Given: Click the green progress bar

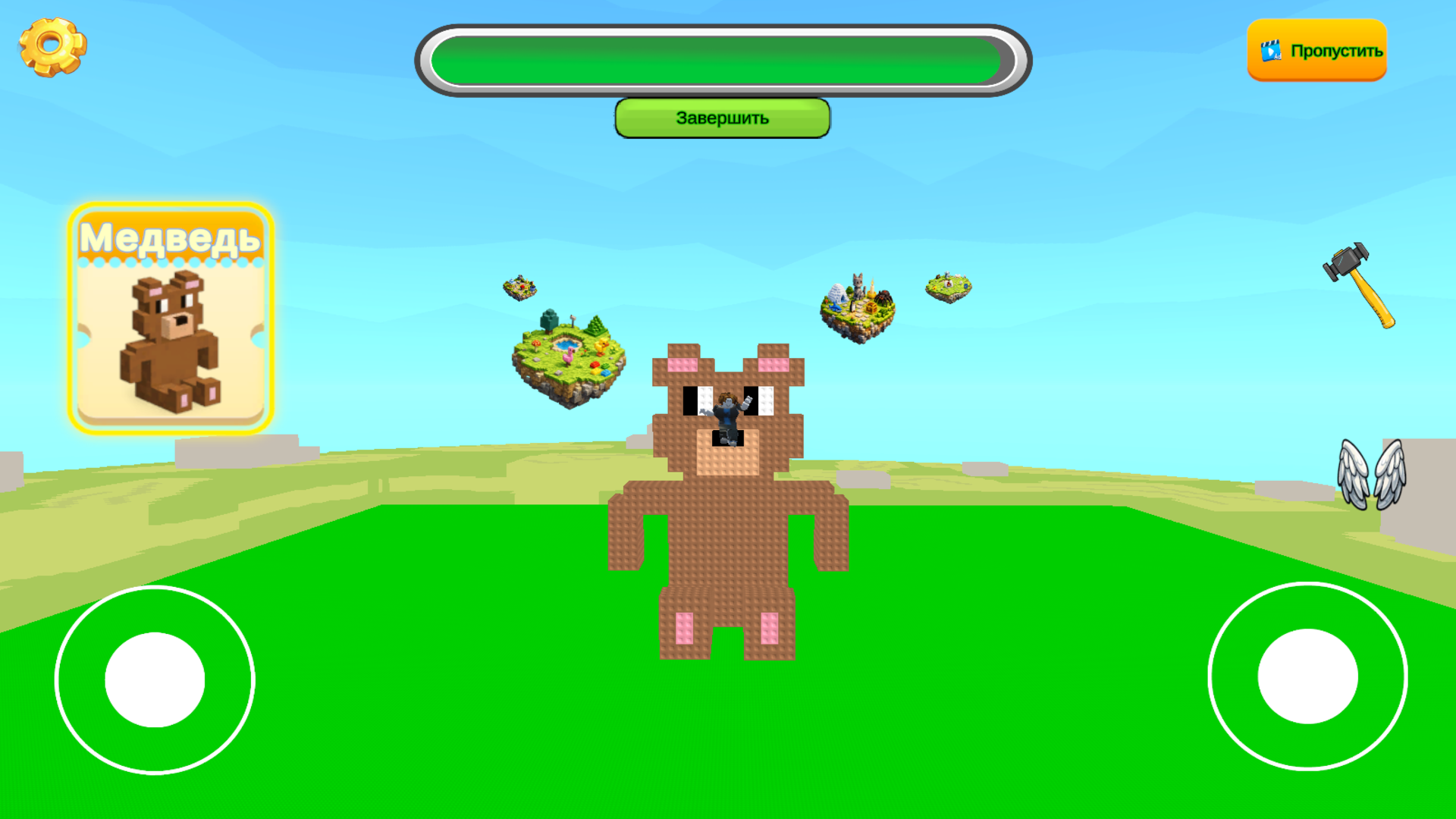Looking at the screenshot, I should [720, 59].
